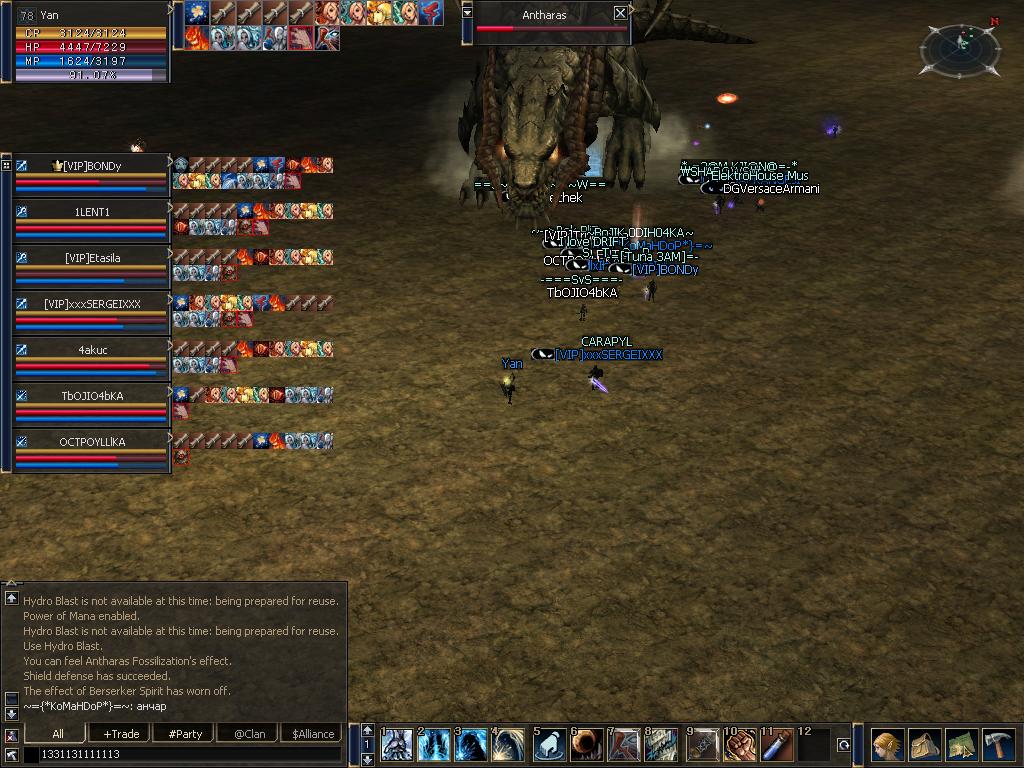This screenshot has height=768, width=1024.
Task: Select party member TbOJIO4bKA
Action: (x=92, y=396)
